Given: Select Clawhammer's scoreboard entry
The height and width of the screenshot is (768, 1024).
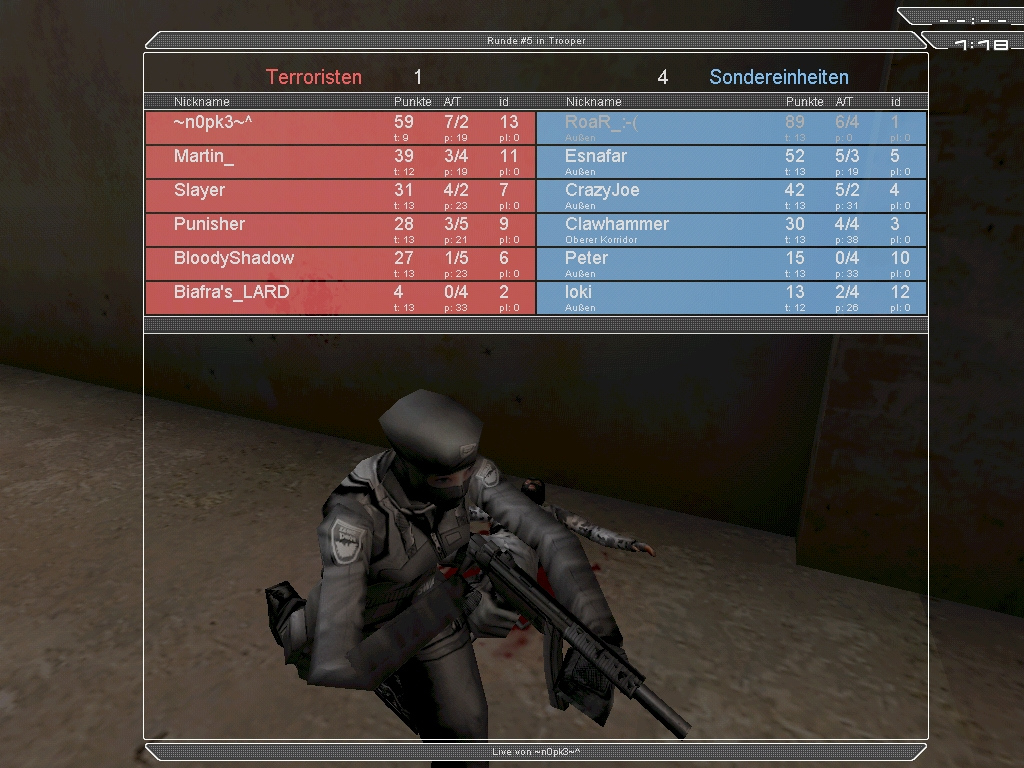Looking at the screenshot, I should (731, 230).
